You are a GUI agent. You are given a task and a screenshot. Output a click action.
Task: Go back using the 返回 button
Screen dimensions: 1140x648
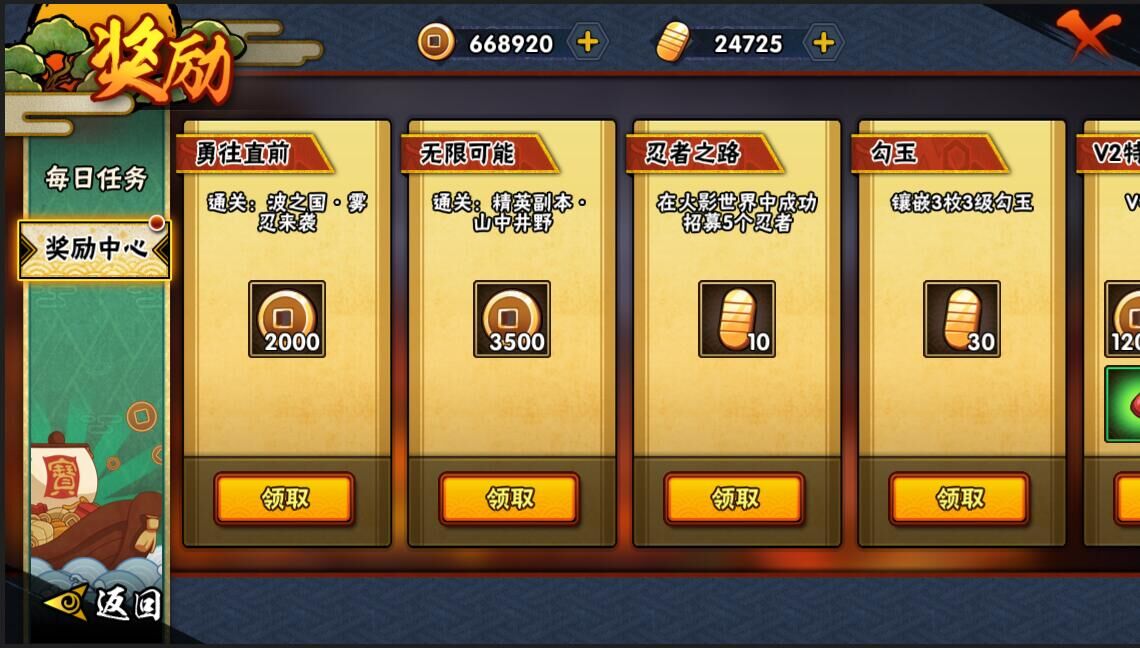point(106,603)
